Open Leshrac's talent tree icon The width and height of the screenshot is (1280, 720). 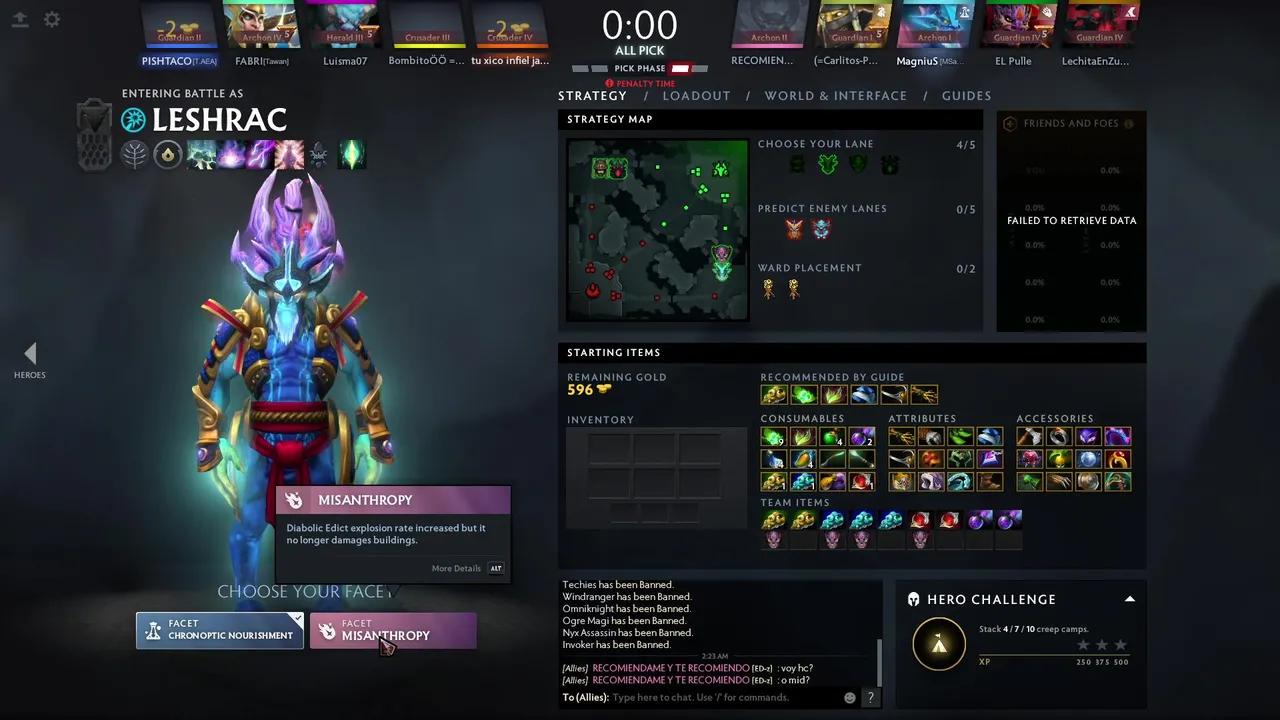click(135, 154)
